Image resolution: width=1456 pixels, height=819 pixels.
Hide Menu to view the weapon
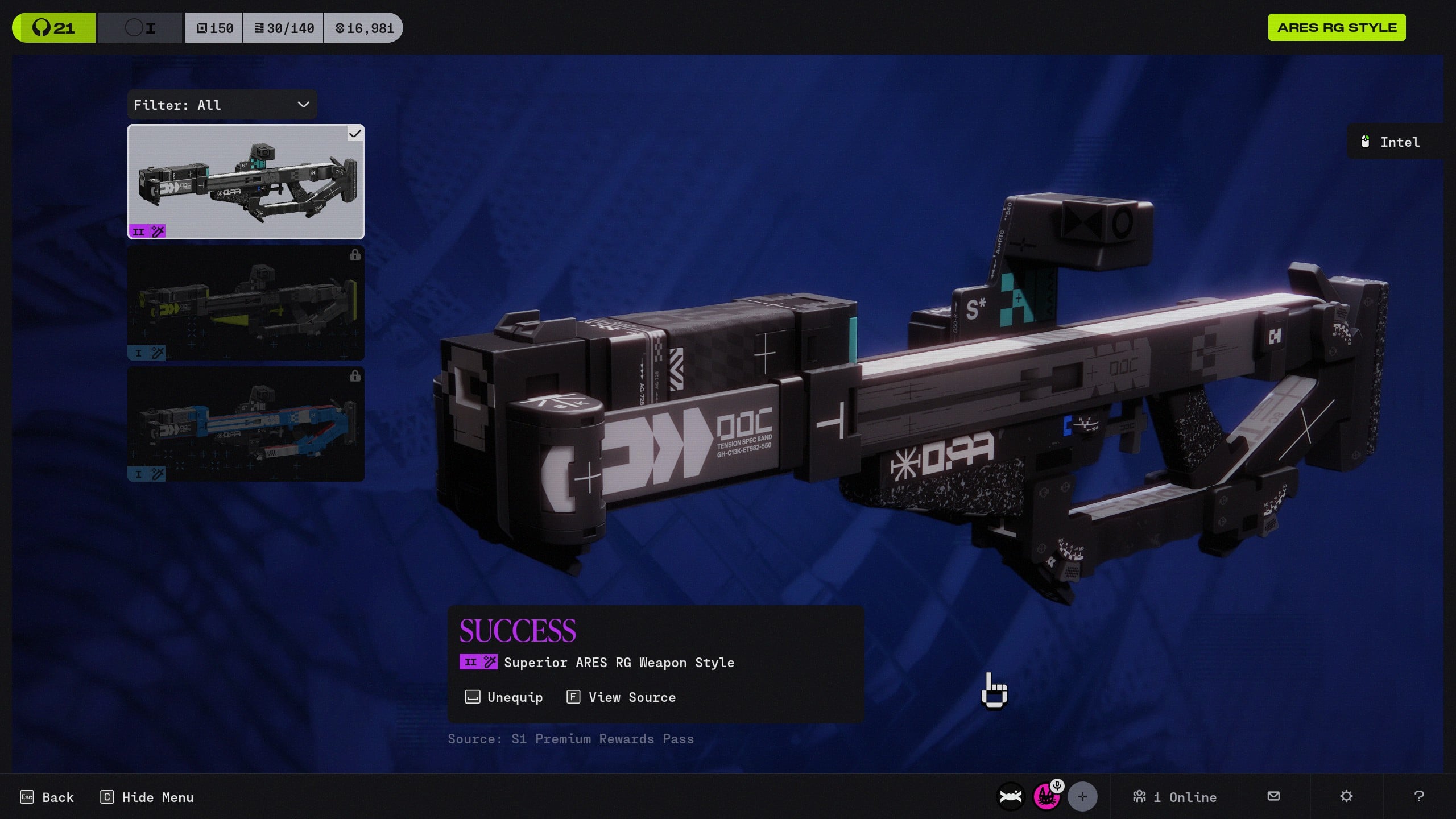(x=147, y=797)
